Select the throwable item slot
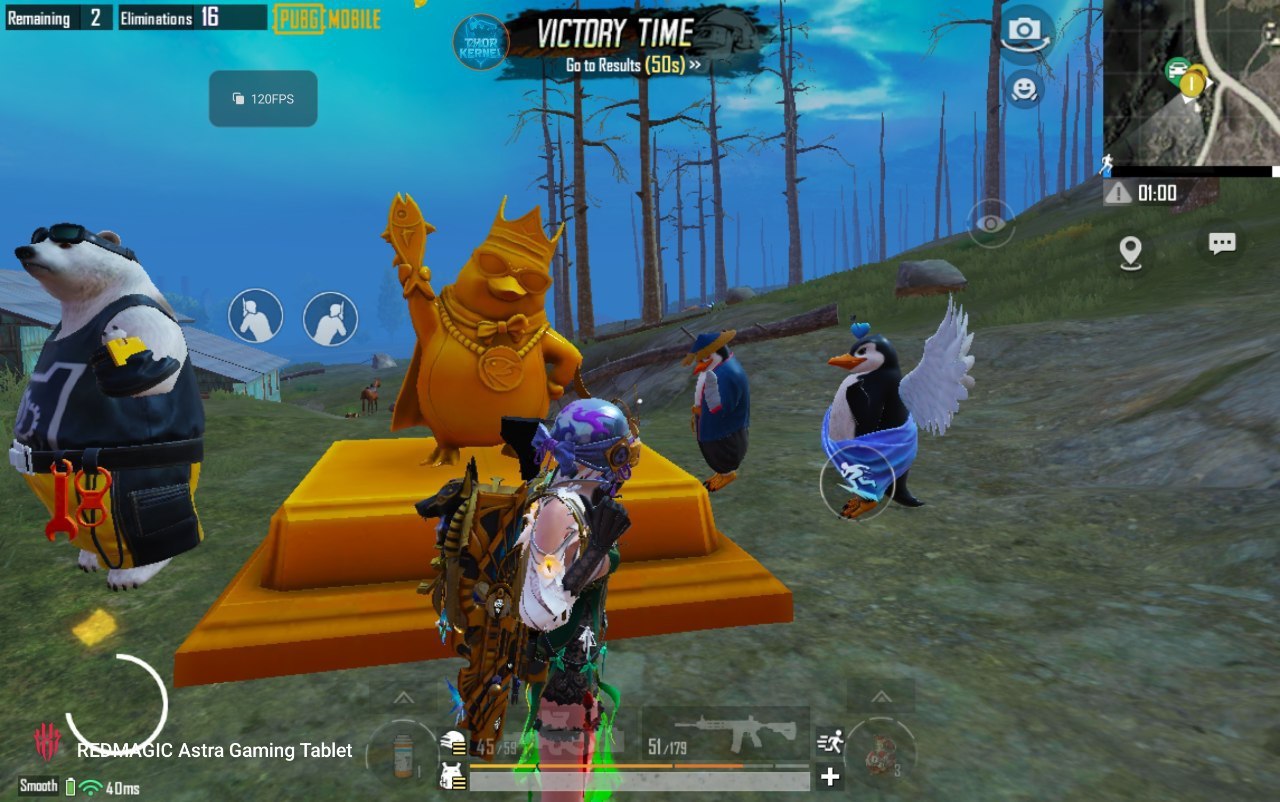This screenshot has width=1280, height=802. [x=881, y=752]
